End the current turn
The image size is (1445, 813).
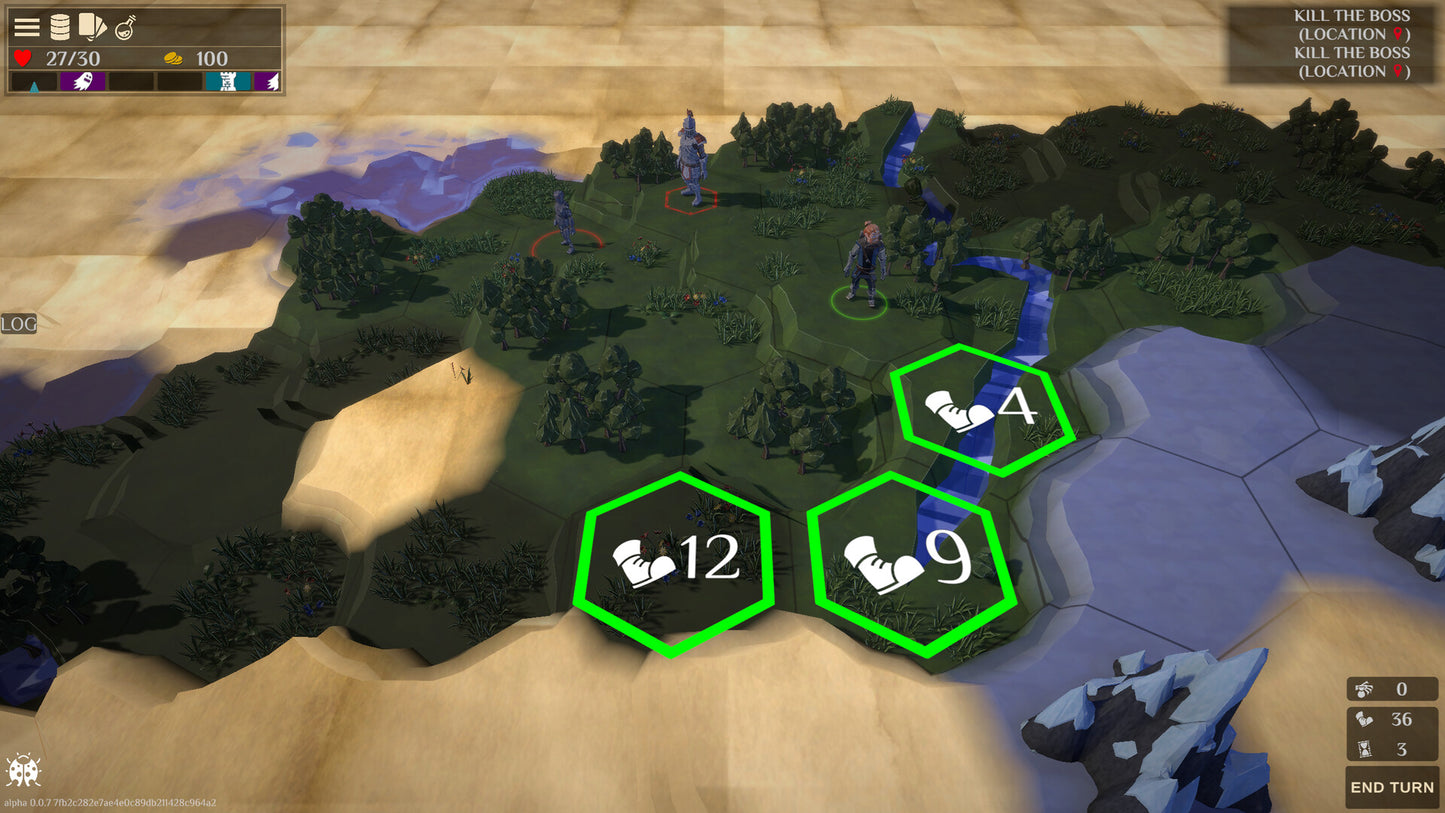coord(1391,787)
